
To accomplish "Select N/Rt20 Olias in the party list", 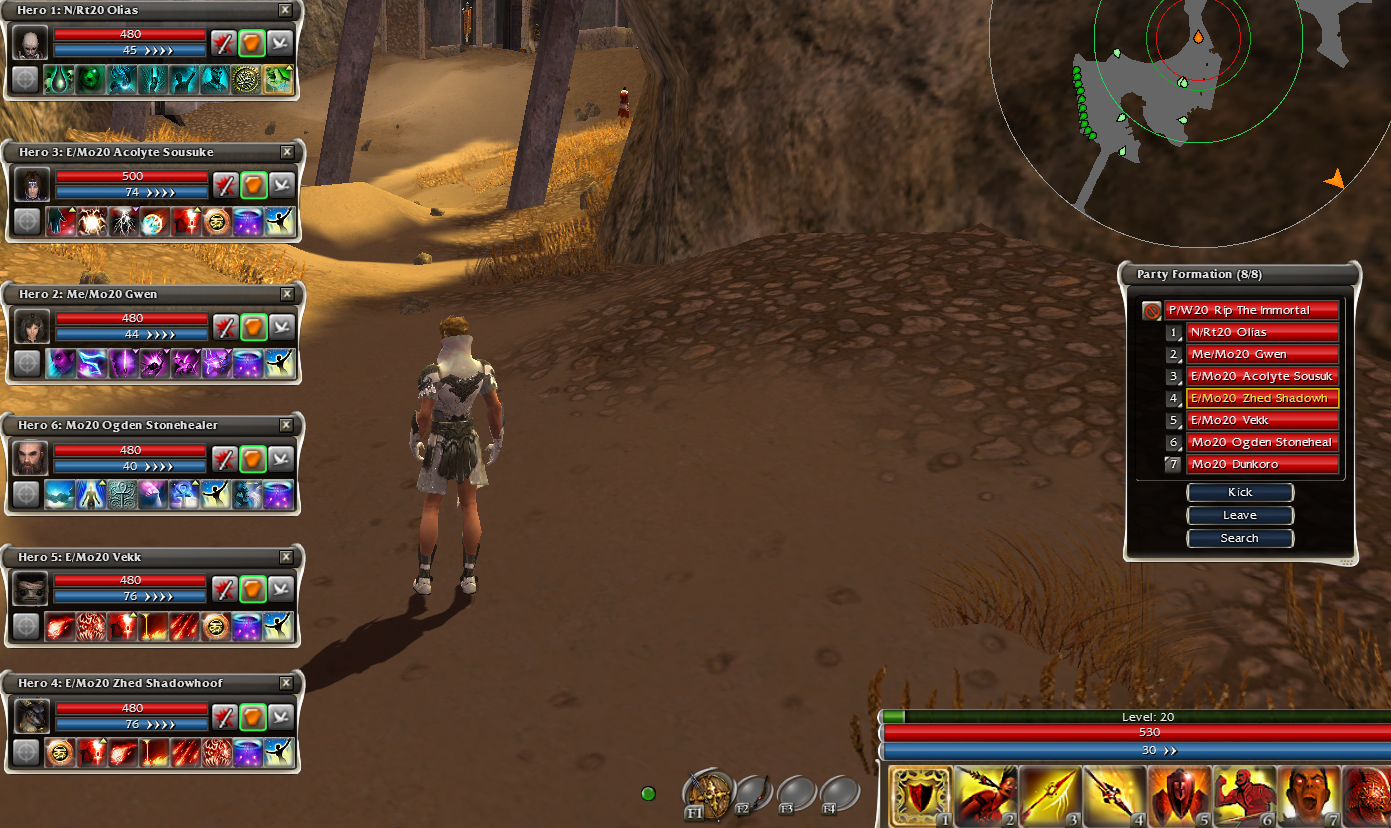I will pos(1262,332).
